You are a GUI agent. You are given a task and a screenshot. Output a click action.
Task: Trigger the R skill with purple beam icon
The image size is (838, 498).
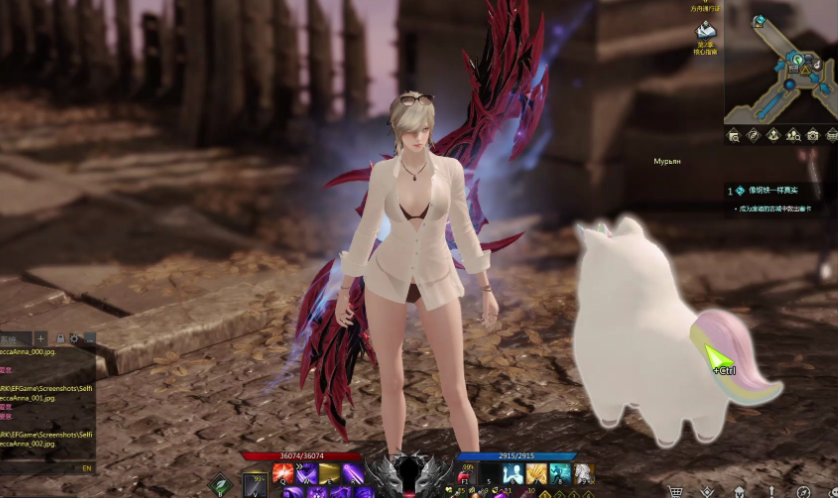pos(353,473)
